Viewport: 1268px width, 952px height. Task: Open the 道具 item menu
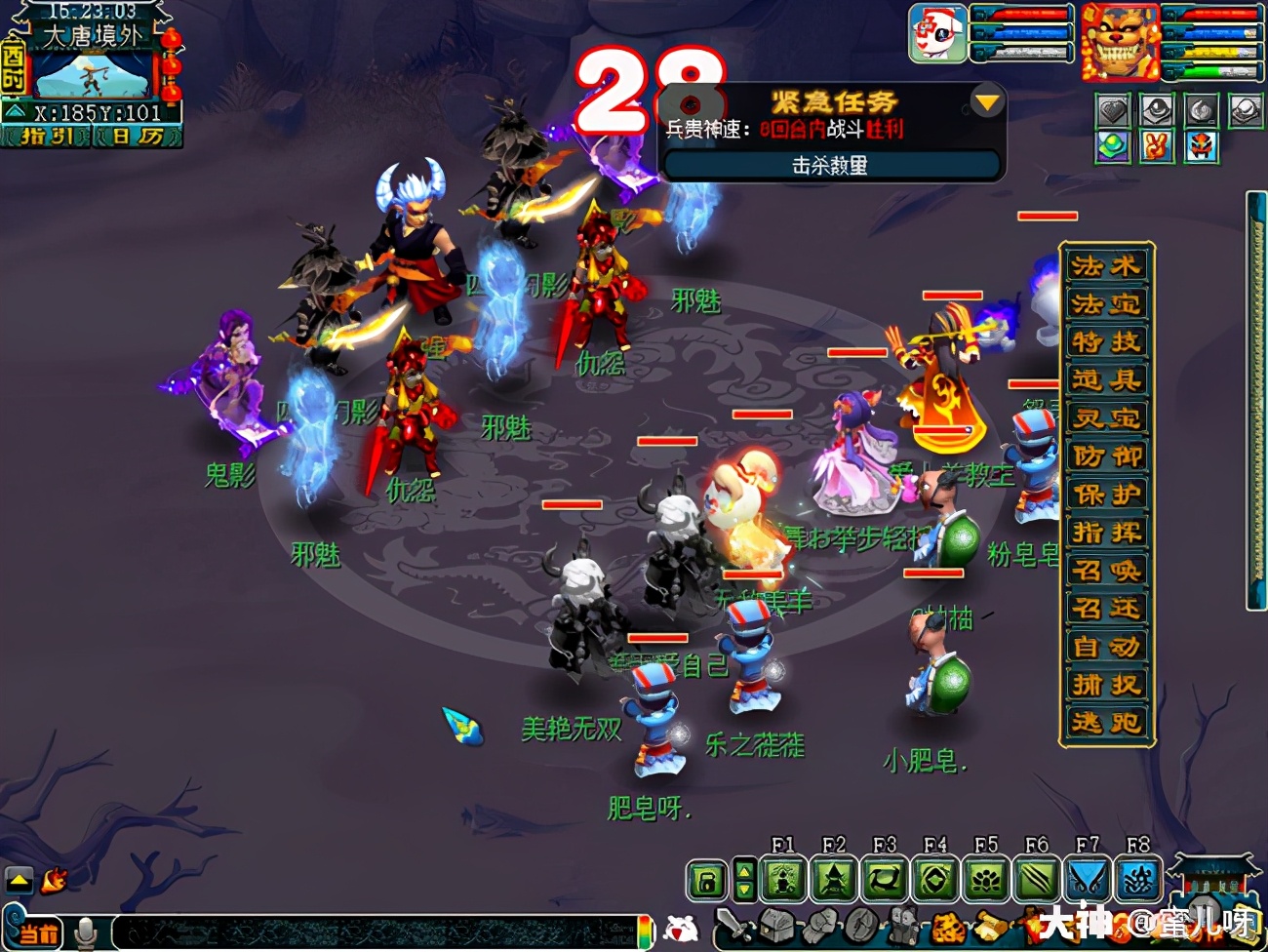[x=1106, y=380]
